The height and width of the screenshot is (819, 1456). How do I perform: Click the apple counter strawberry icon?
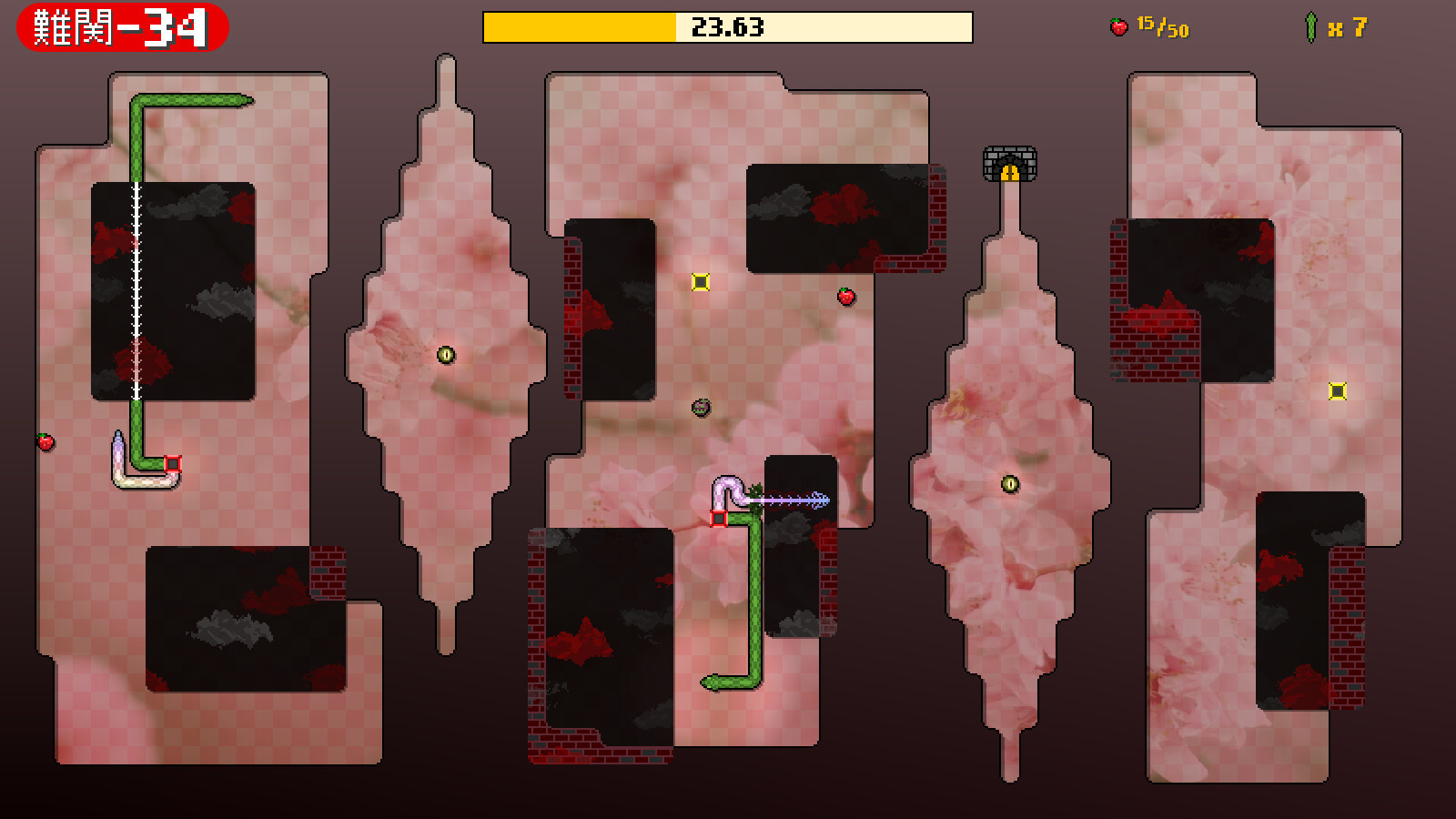[x=1121, y=25]
